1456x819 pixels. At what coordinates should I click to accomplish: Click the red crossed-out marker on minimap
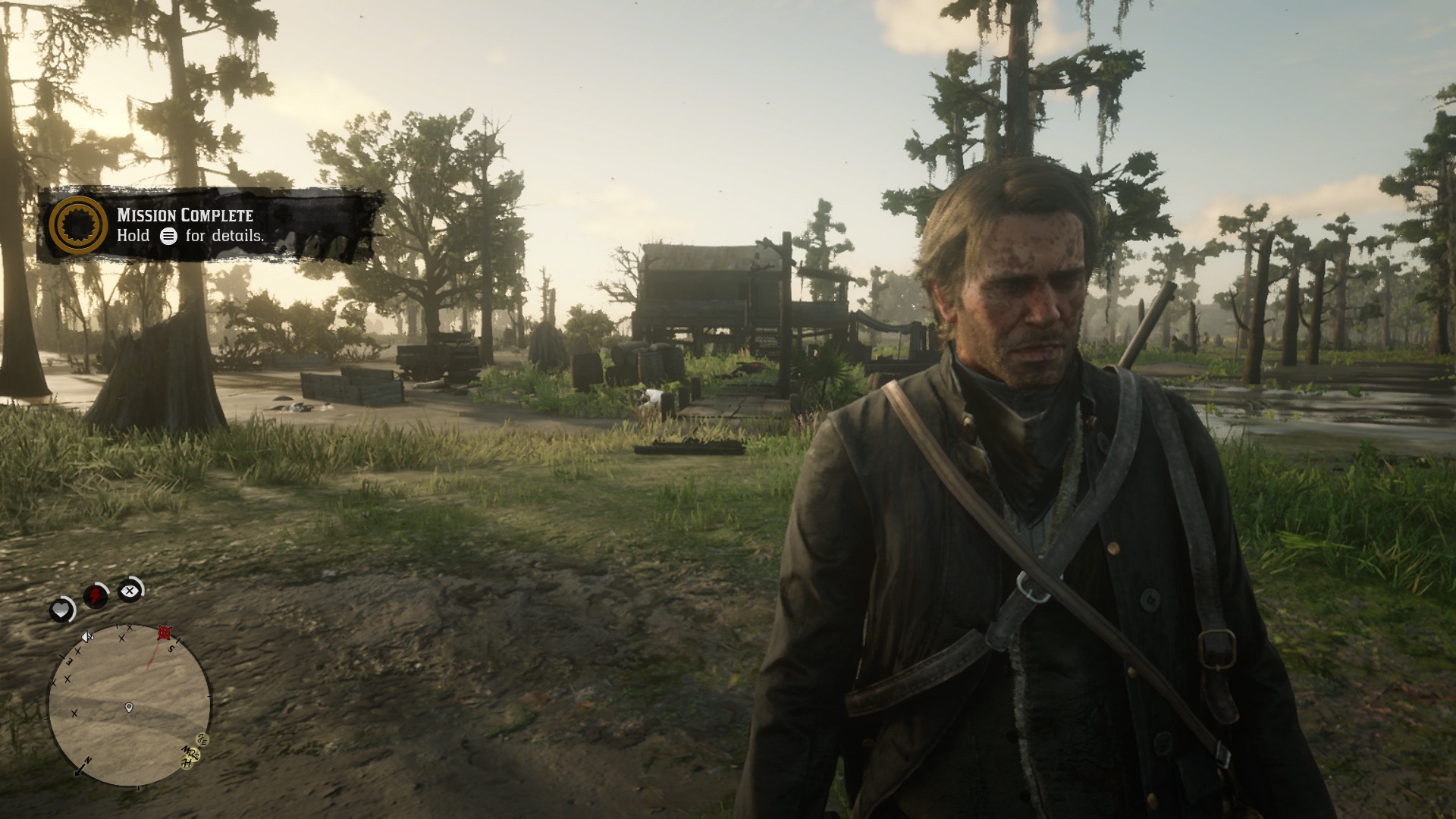point(164,633)
